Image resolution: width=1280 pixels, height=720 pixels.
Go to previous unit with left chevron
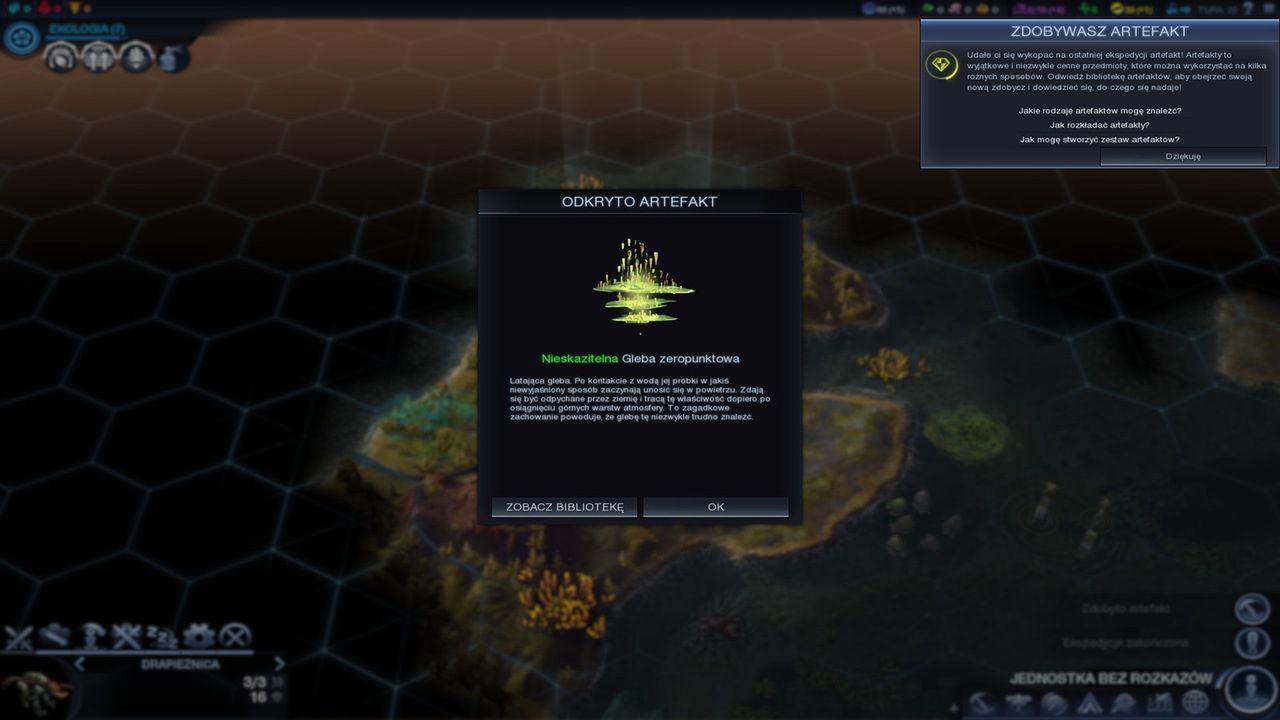click(x=80, y=663)
